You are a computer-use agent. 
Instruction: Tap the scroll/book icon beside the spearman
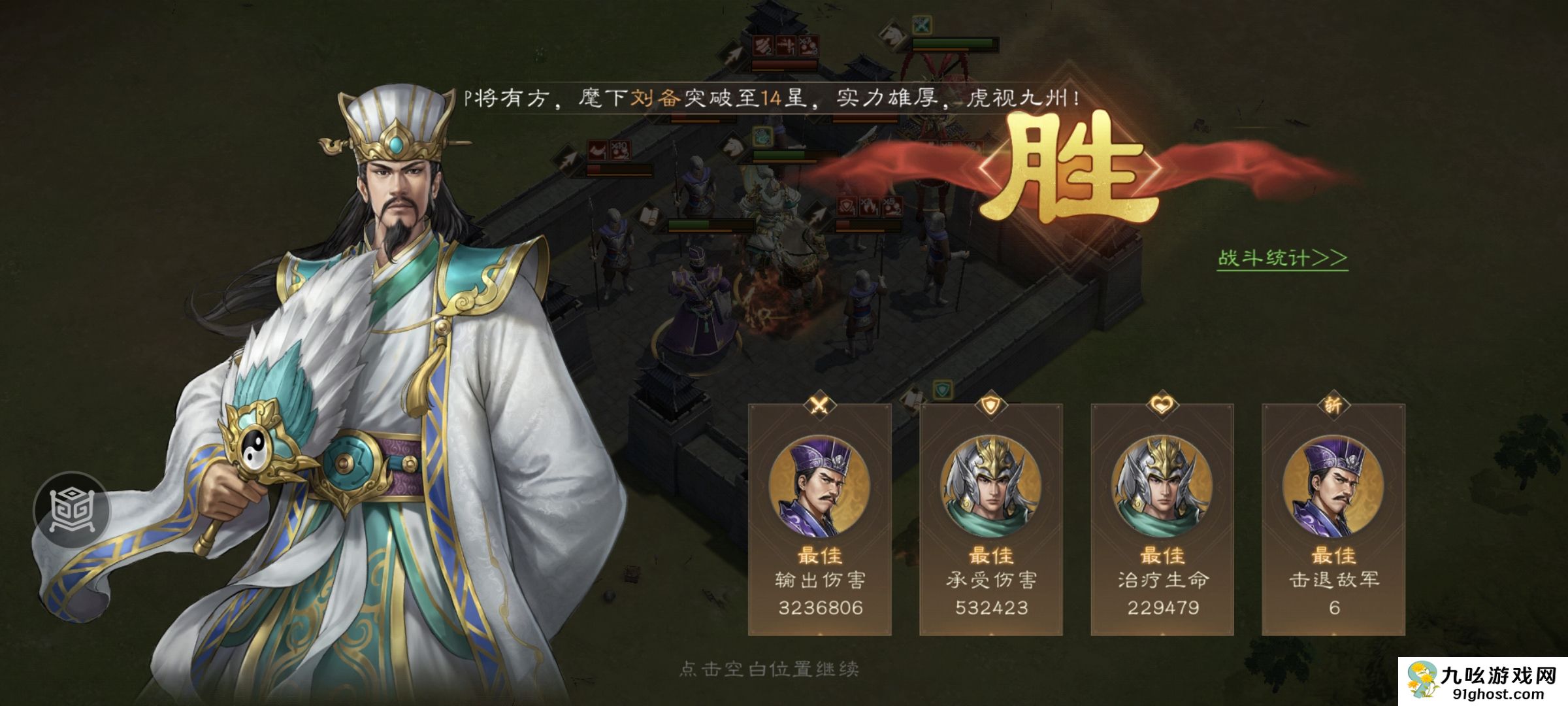coord(649,215)
